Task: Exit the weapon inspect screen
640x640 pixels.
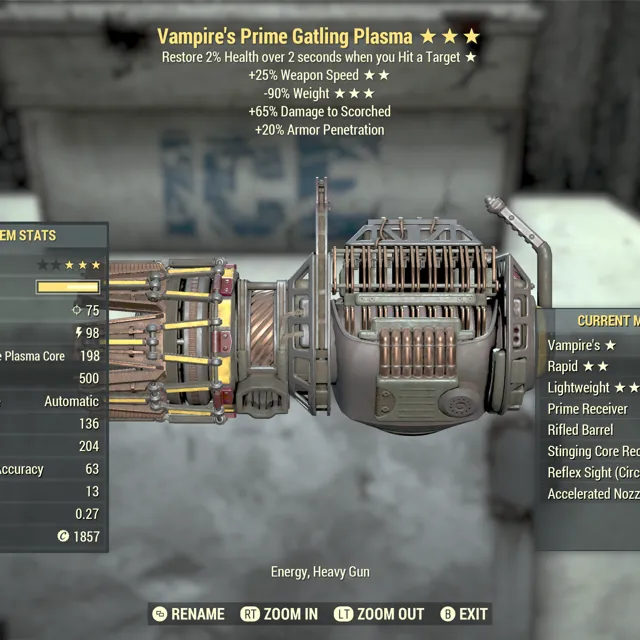Action: pos(464,614)
